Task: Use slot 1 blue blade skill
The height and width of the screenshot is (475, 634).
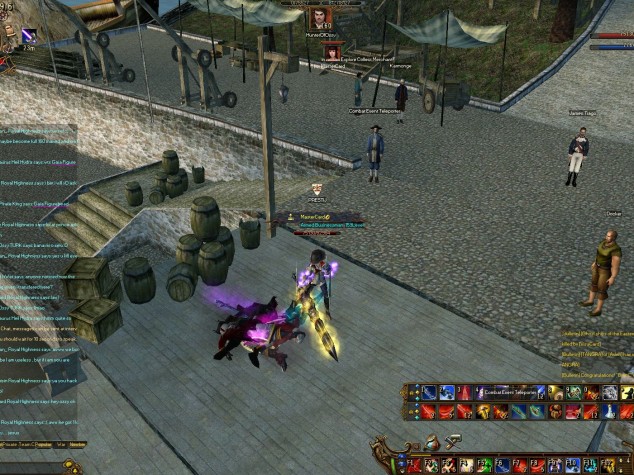Action: click(429, 393)
